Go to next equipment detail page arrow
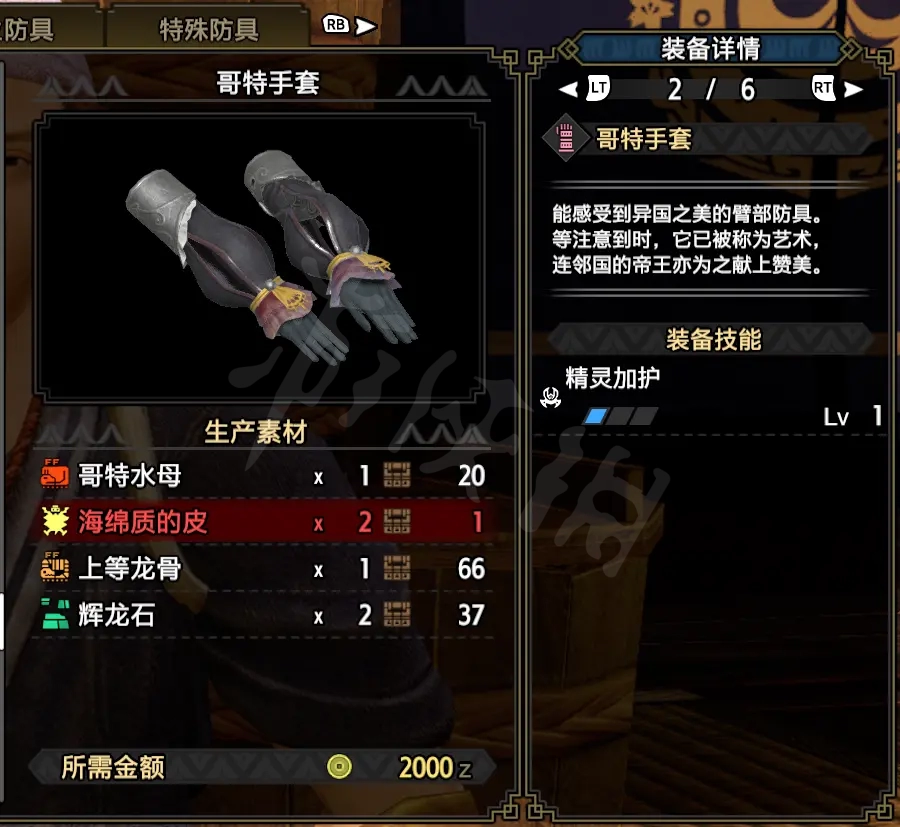 pos(853,89)
